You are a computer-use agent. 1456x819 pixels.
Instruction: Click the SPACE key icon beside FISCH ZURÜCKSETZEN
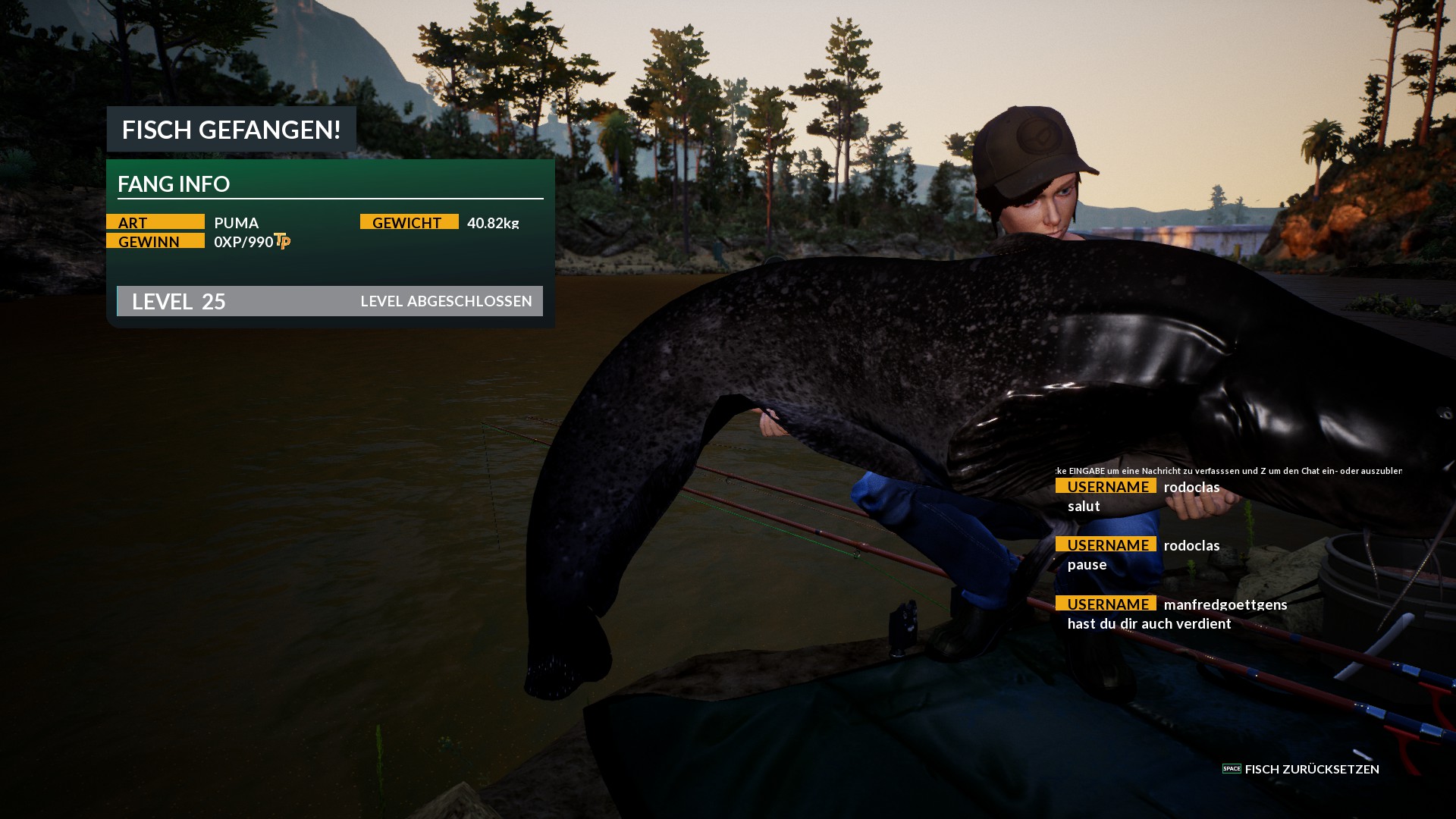1232,770
